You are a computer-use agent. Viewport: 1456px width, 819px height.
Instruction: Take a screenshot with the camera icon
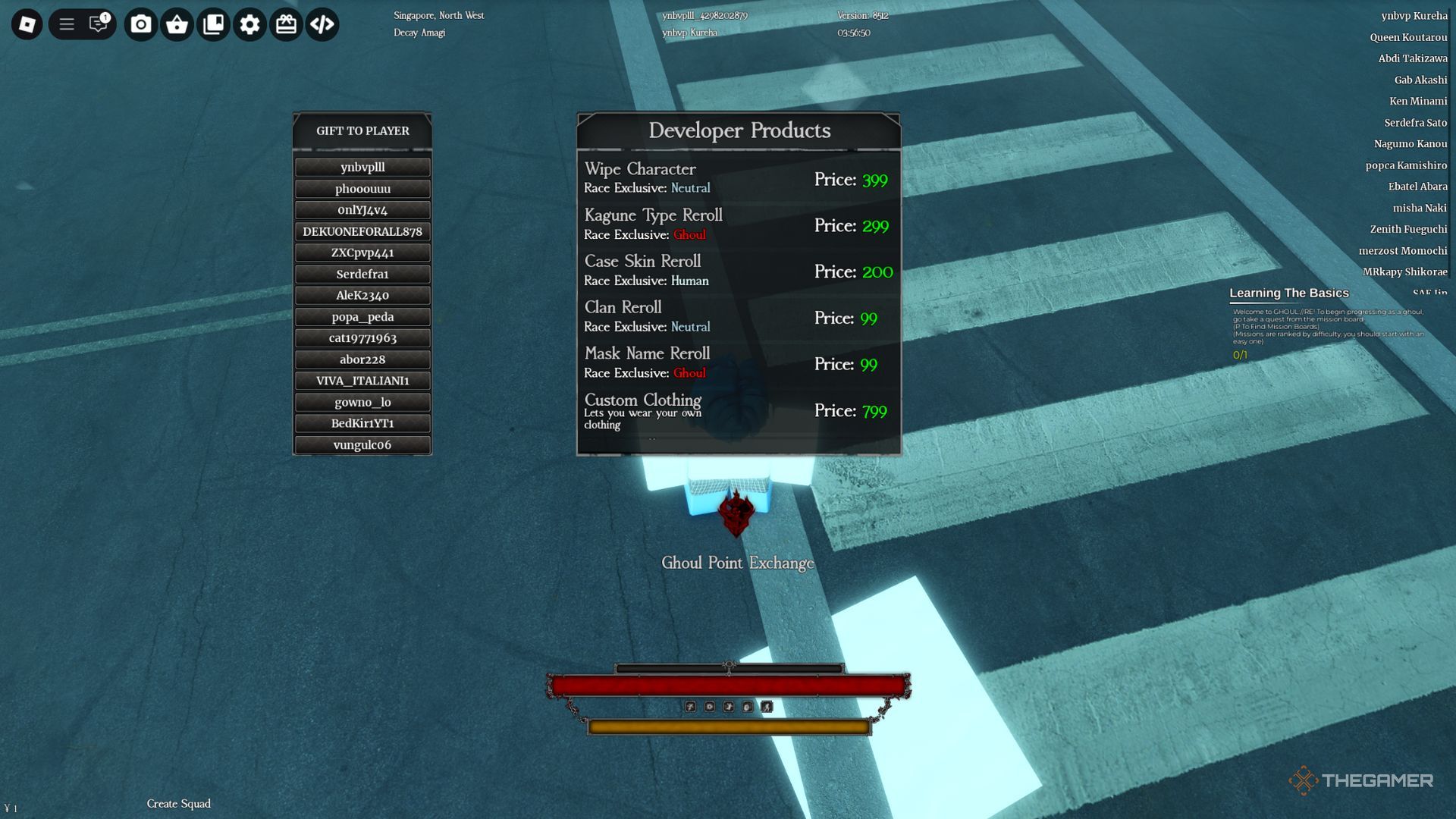(140, 24)
